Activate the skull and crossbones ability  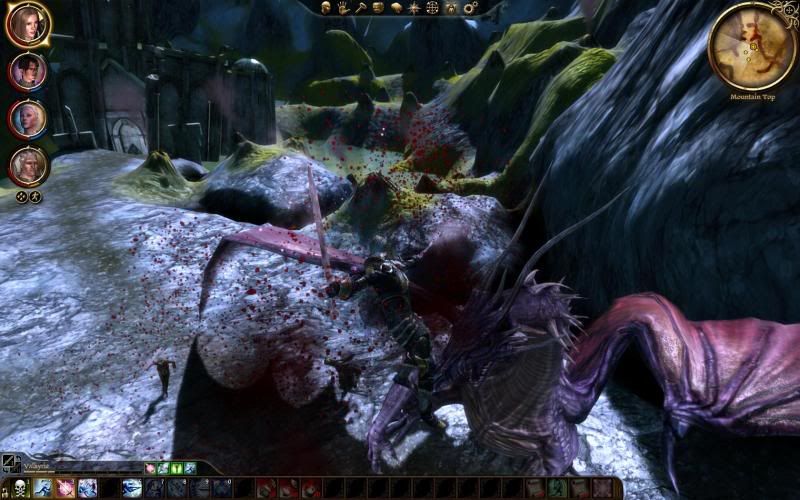(17, 488)
